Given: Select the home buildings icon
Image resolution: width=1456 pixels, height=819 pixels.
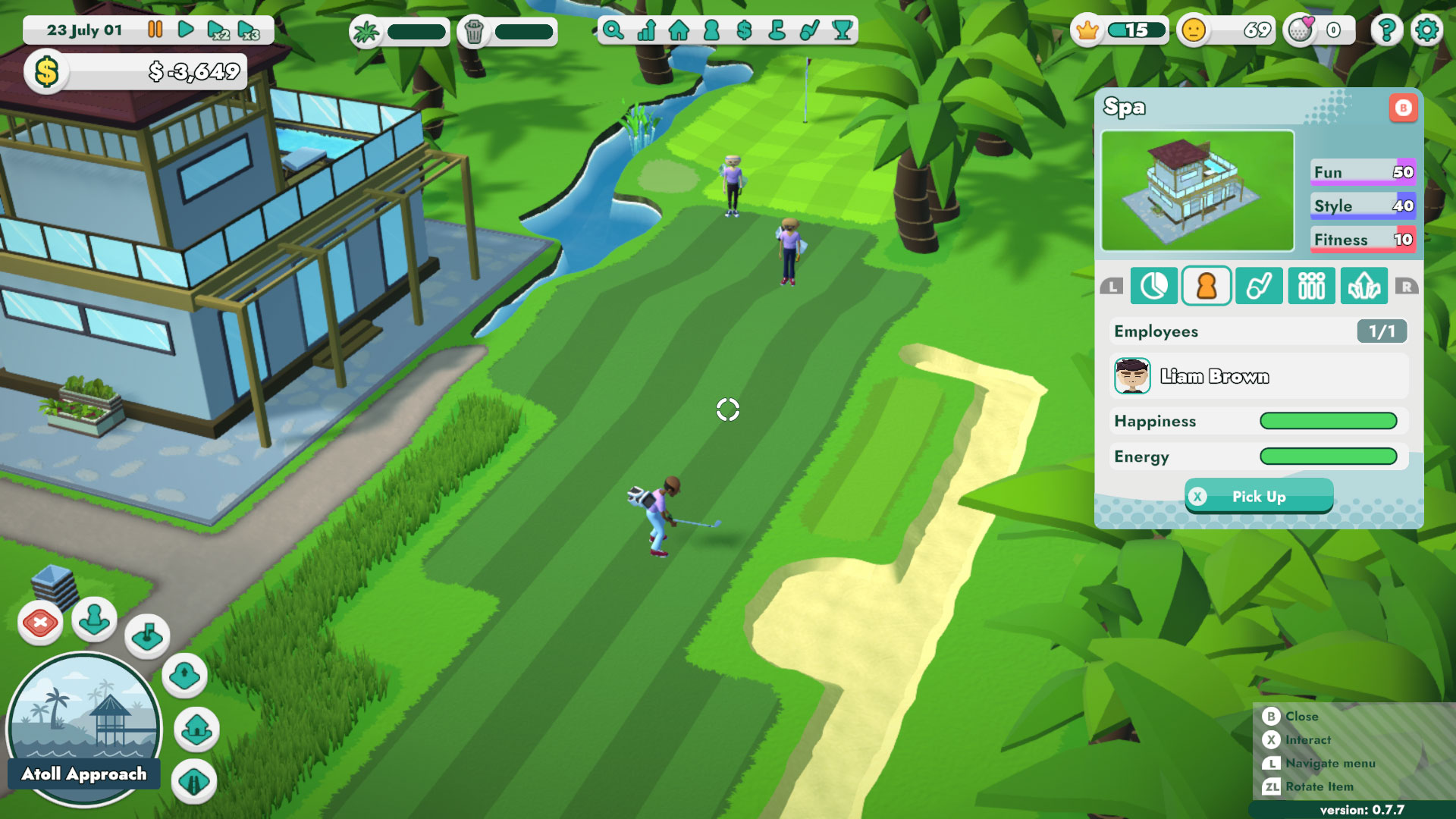Looking at the screenshot, I should pos(679,30).
